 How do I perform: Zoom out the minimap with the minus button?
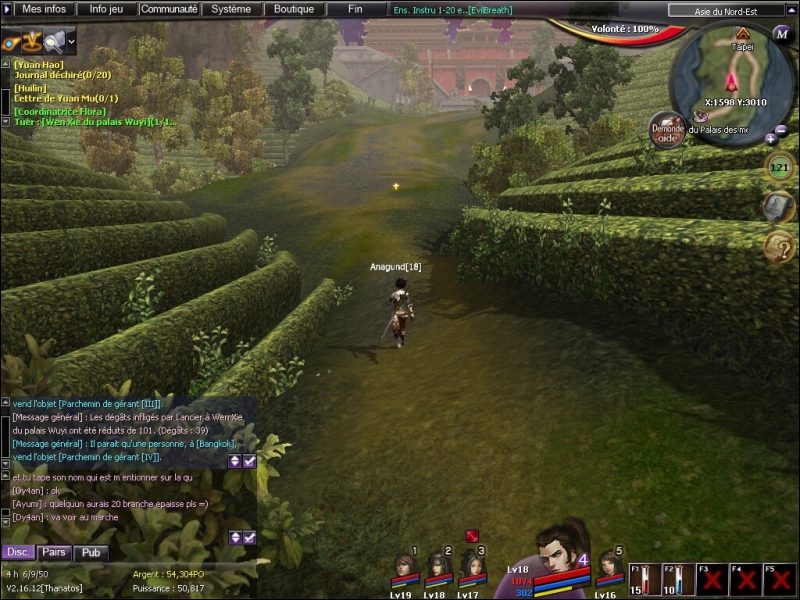(x=782, y=131)
